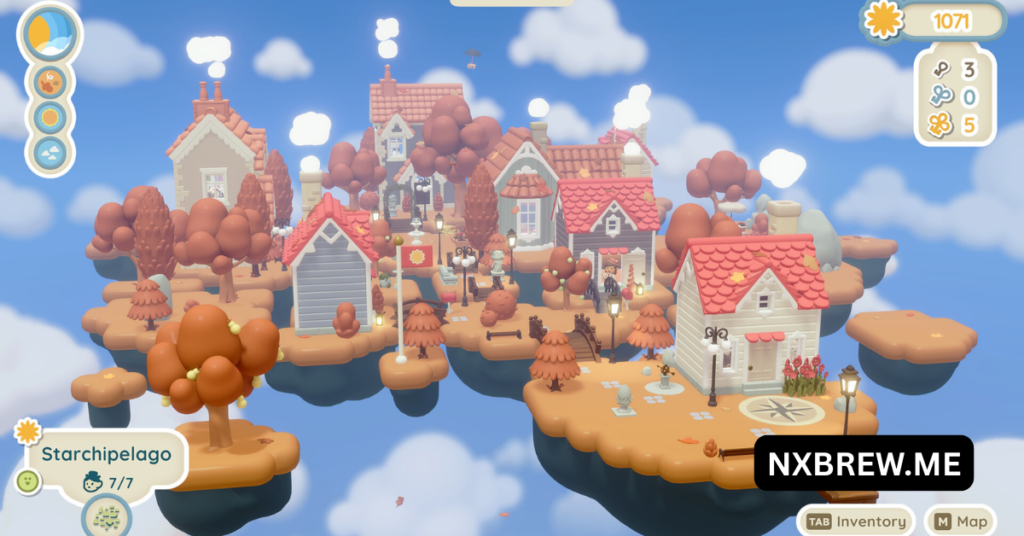1024x536 pixels.
Task: Select the autumn leaves season icon
Action: click(50, 82)
